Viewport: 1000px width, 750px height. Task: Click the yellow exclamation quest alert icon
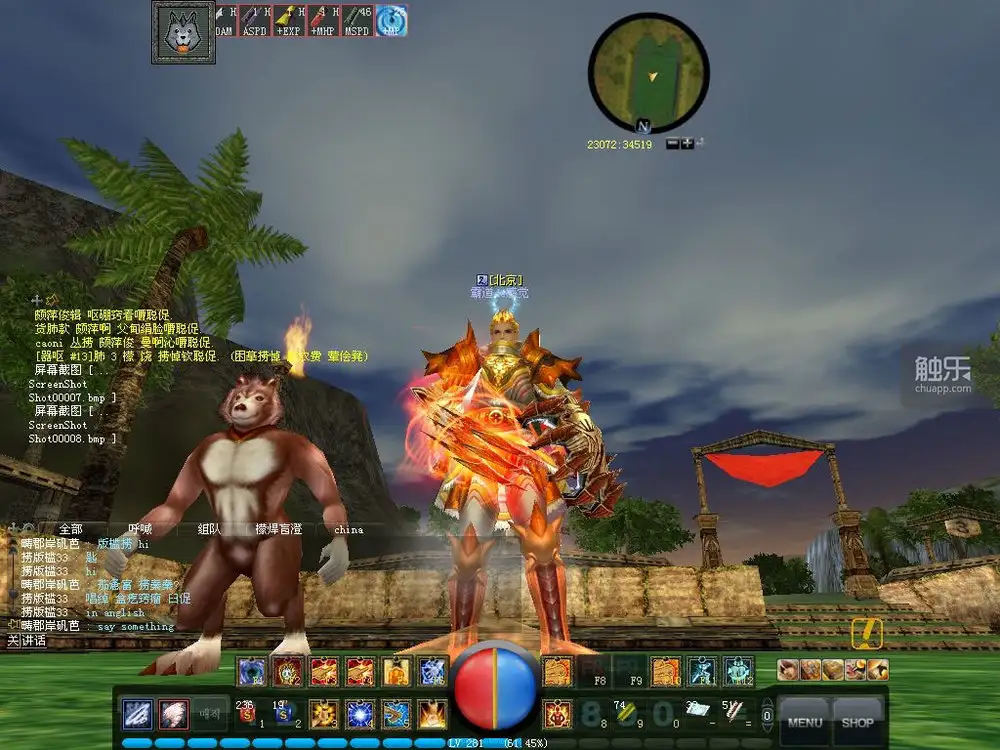click(866, 634)
